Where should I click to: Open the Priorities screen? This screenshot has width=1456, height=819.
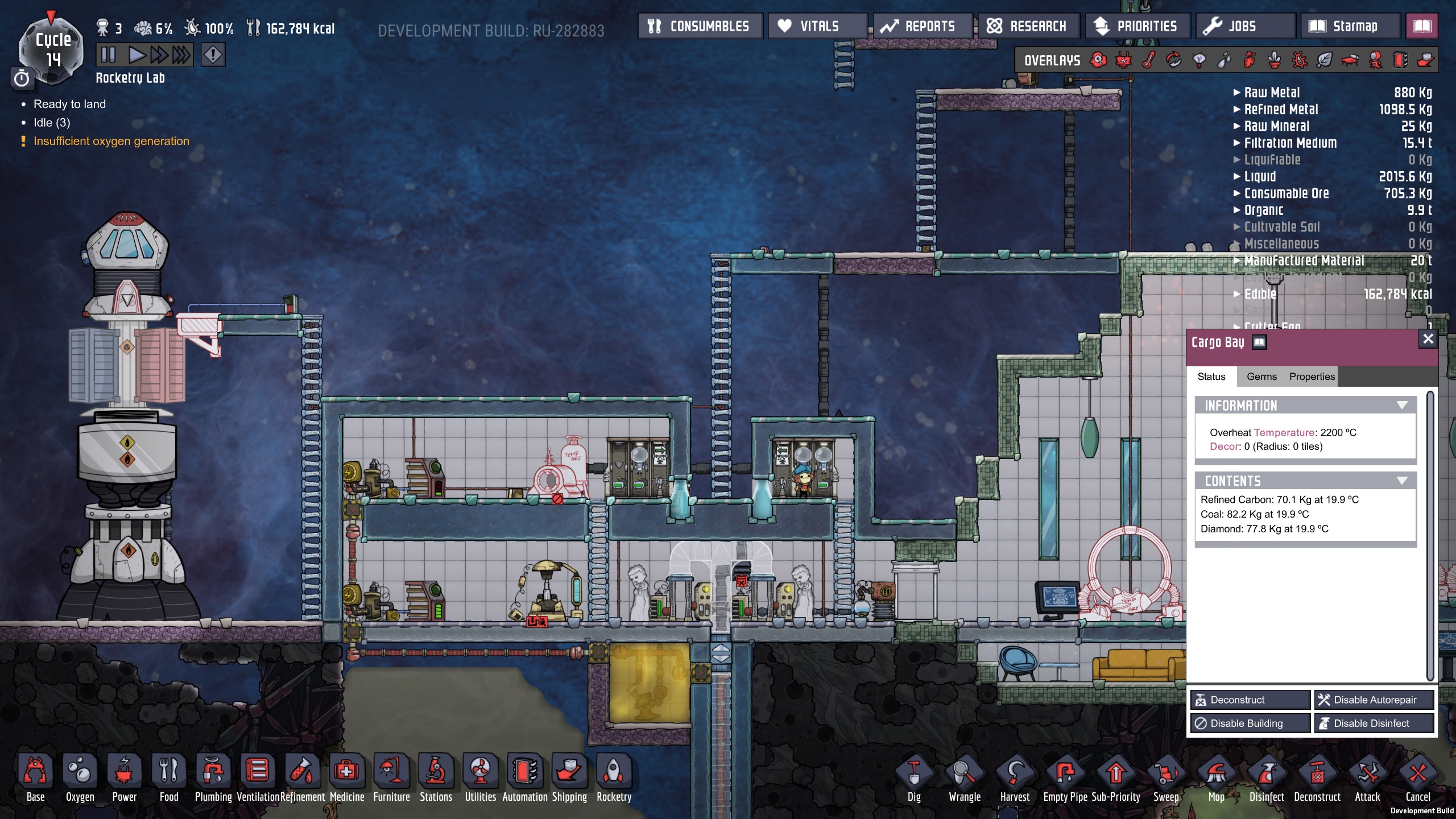[1137, 26]
